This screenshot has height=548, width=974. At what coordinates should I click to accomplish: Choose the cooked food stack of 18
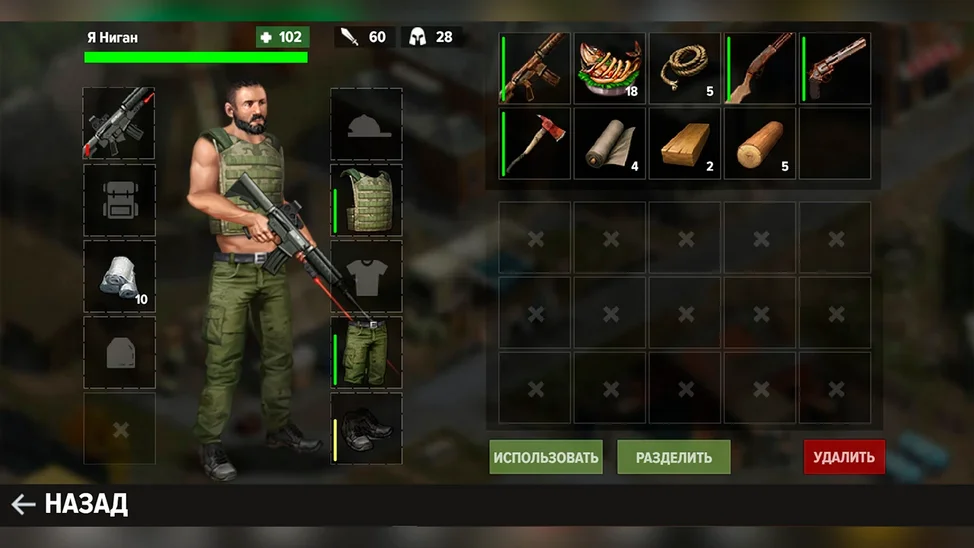(610, 69)
